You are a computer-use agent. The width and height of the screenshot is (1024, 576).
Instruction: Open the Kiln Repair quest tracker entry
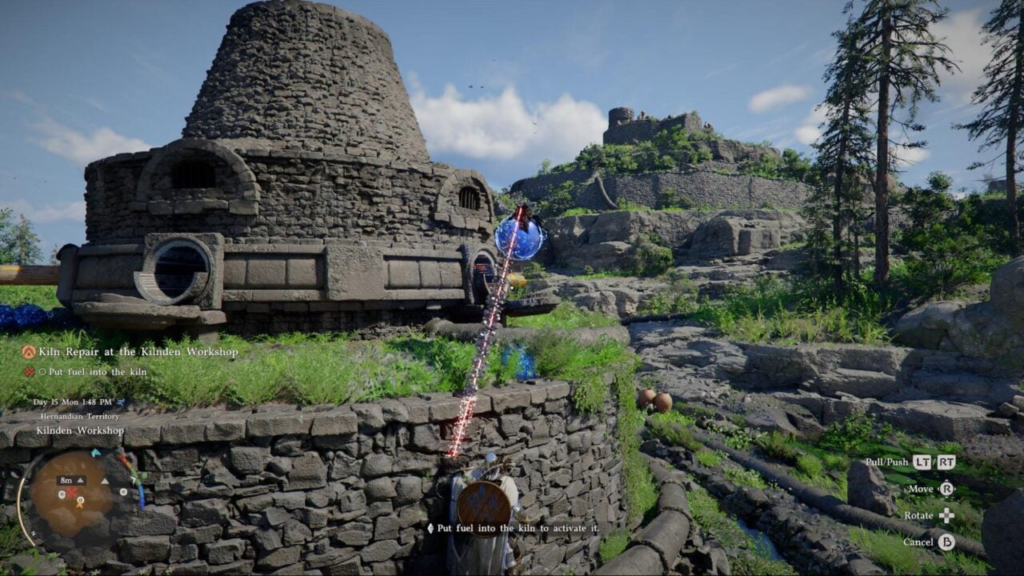click(138, 352)
